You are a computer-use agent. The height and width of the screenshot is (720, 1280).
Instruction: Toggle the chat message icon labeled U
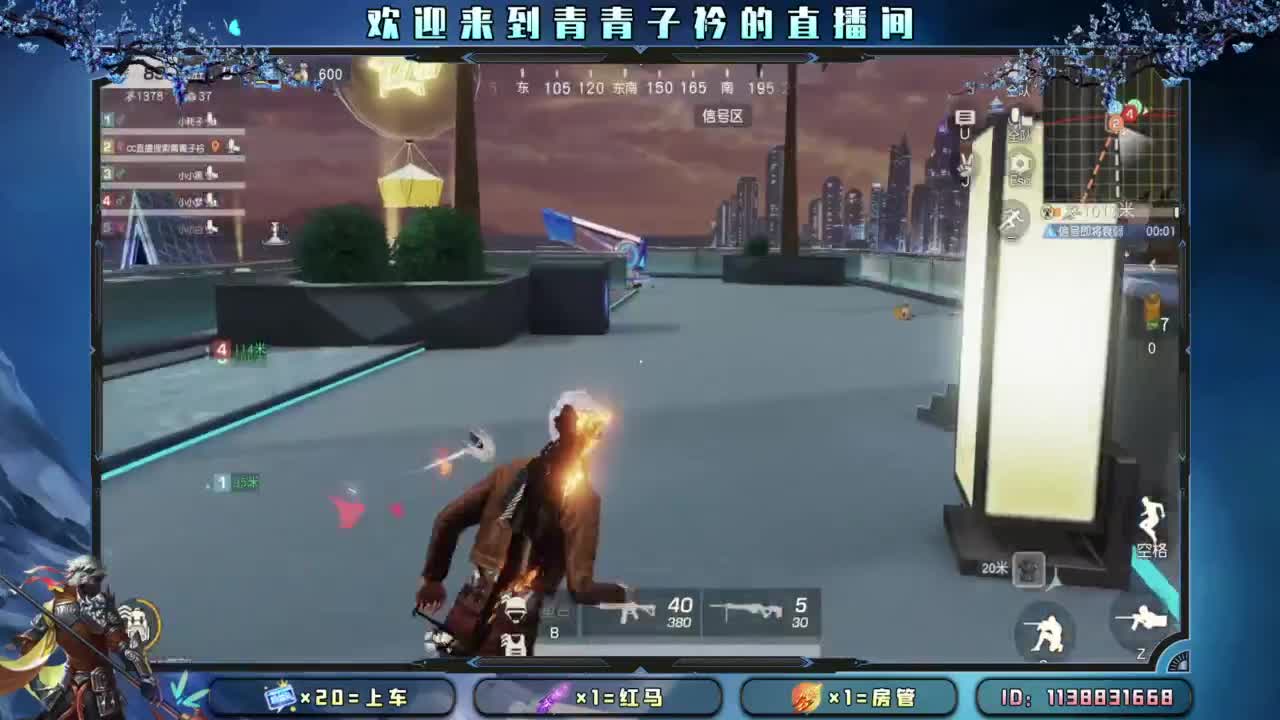(963, 118)
